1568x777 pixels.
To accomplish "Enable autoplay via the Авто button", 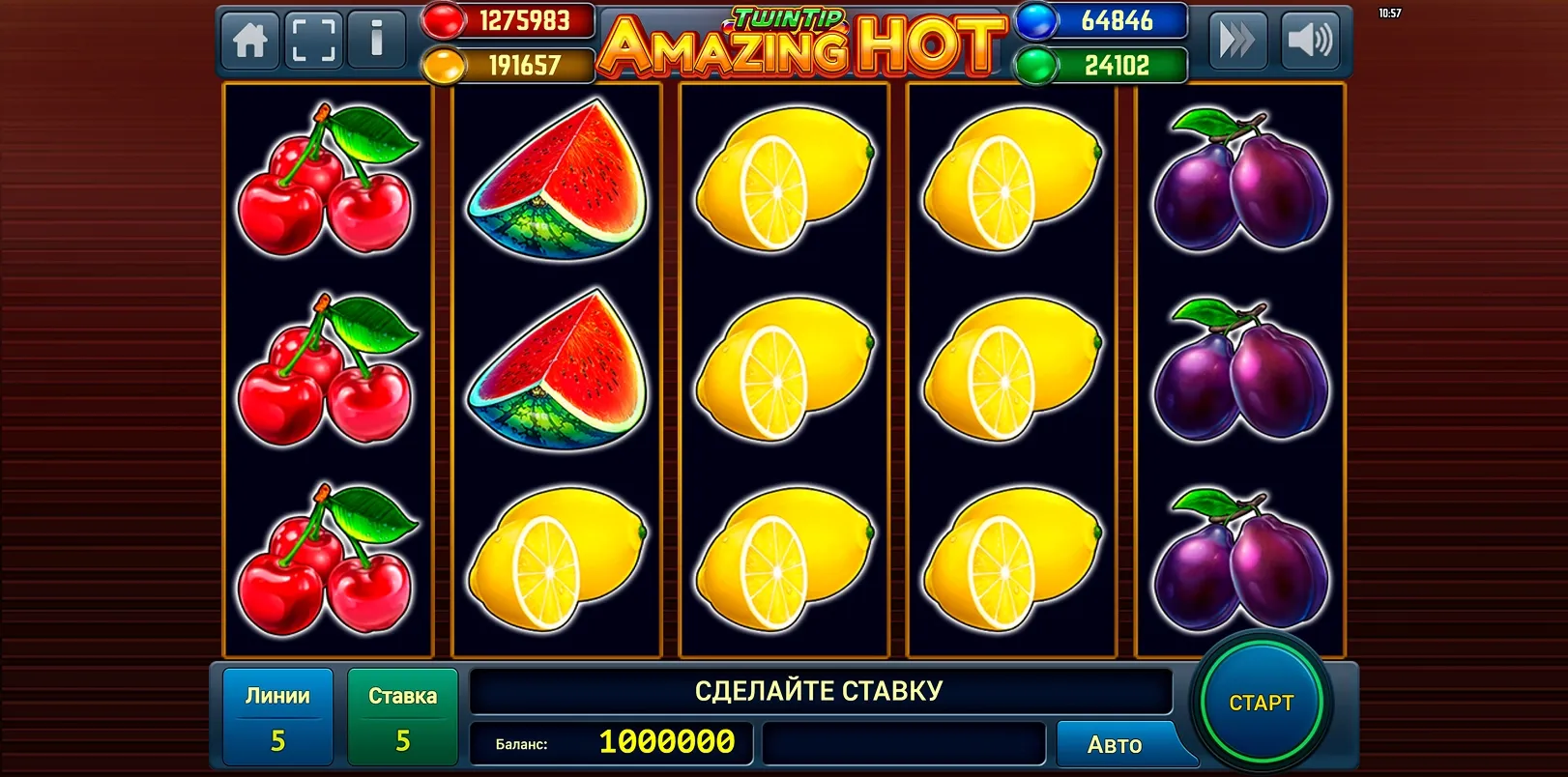I will click(1116, 744).
